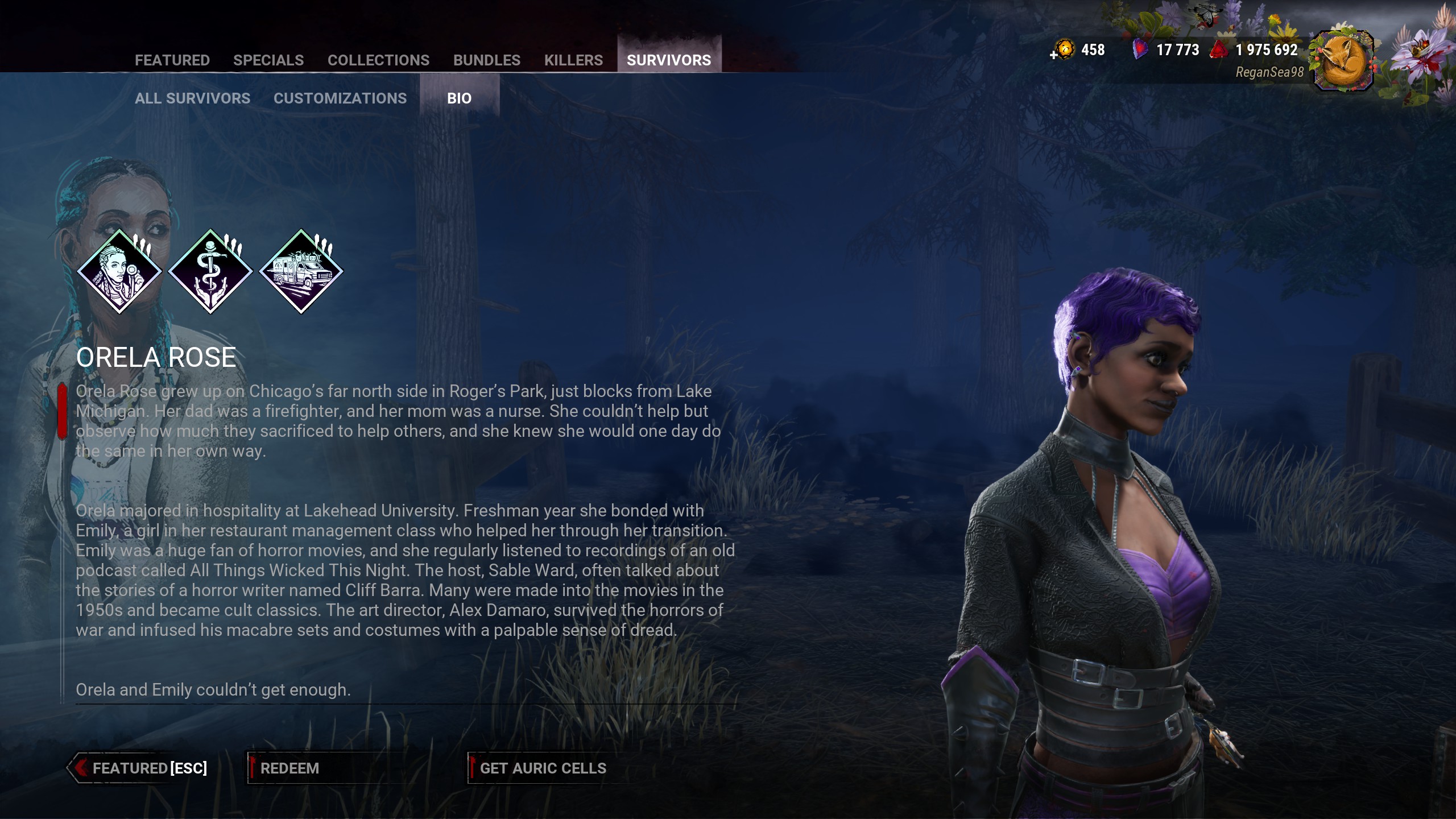The image size is (1456, 819).
Task: View the ambulance perk icon
Action: [x=301, y=271]
